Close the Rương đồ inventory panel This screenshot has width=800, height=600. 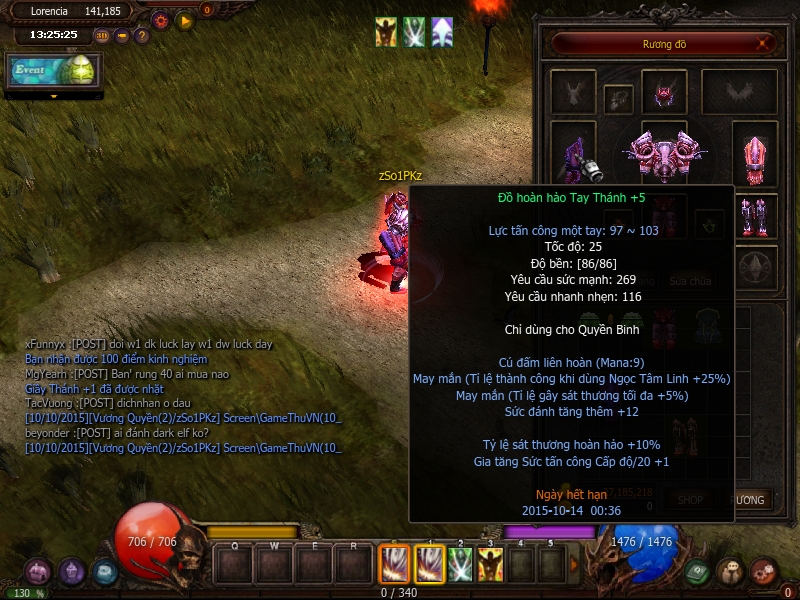click(x=763, y=44)
